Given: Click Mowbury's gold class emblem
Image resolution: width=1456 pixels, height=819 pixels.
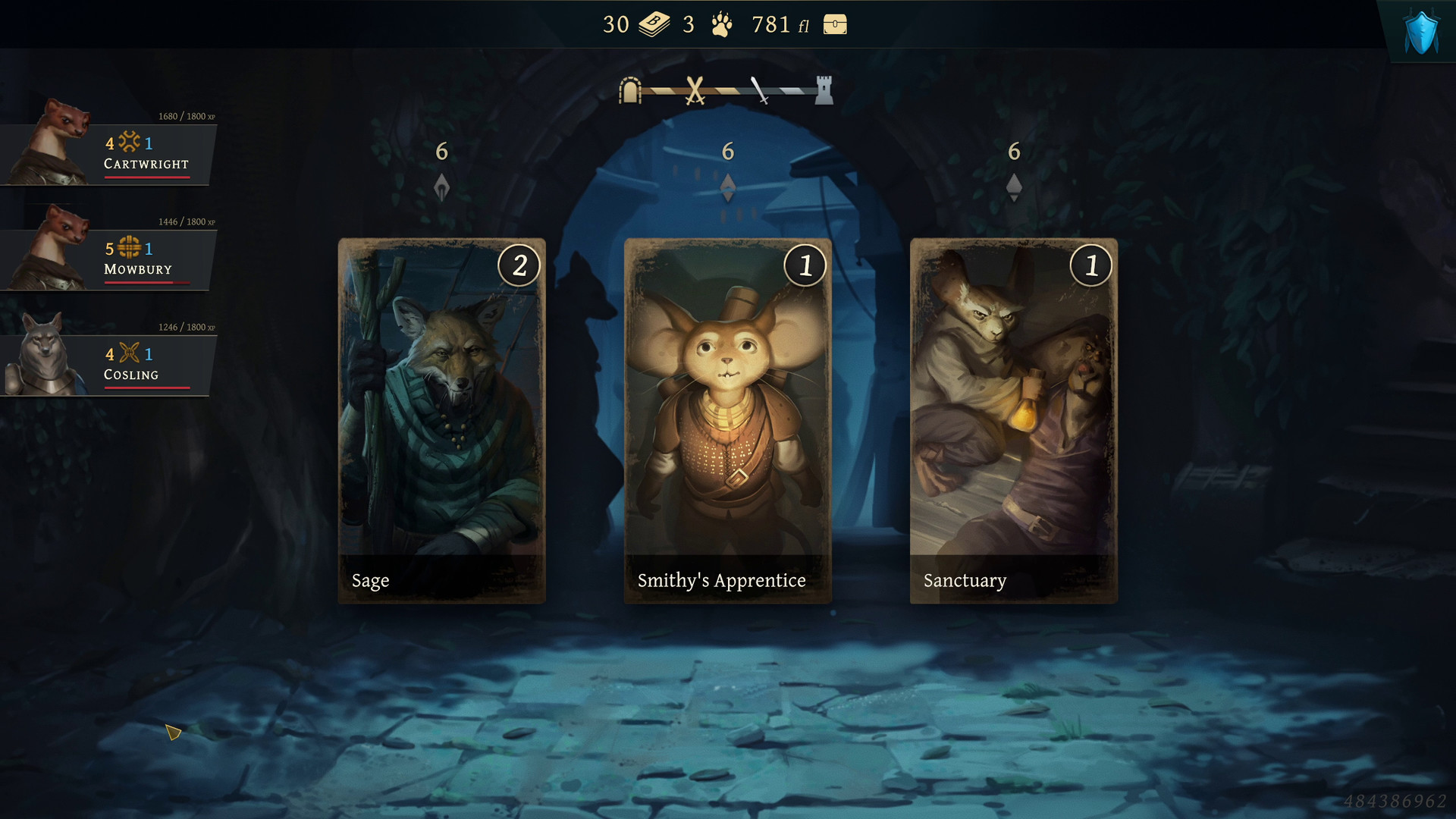Looking at the screenshot, I should pos(129,247).
